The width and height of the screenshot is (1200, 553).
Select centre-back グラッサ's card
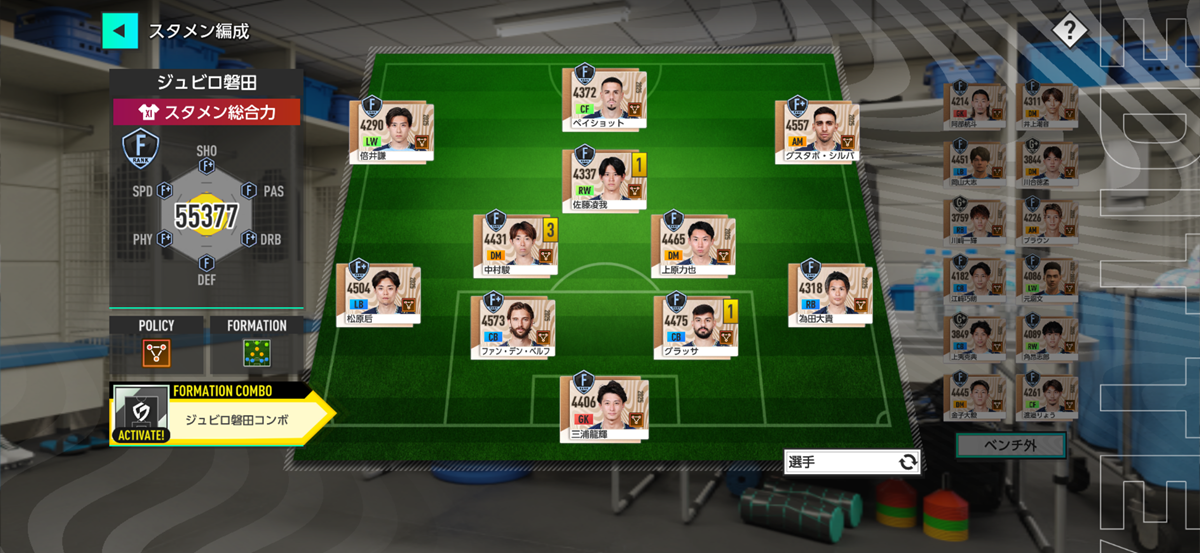[x=692, y=327]
